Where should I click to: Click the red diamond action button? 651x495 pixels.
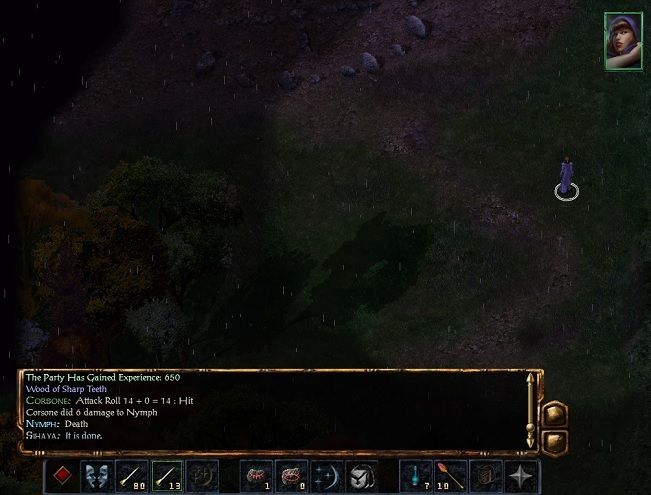coord(63,476)
